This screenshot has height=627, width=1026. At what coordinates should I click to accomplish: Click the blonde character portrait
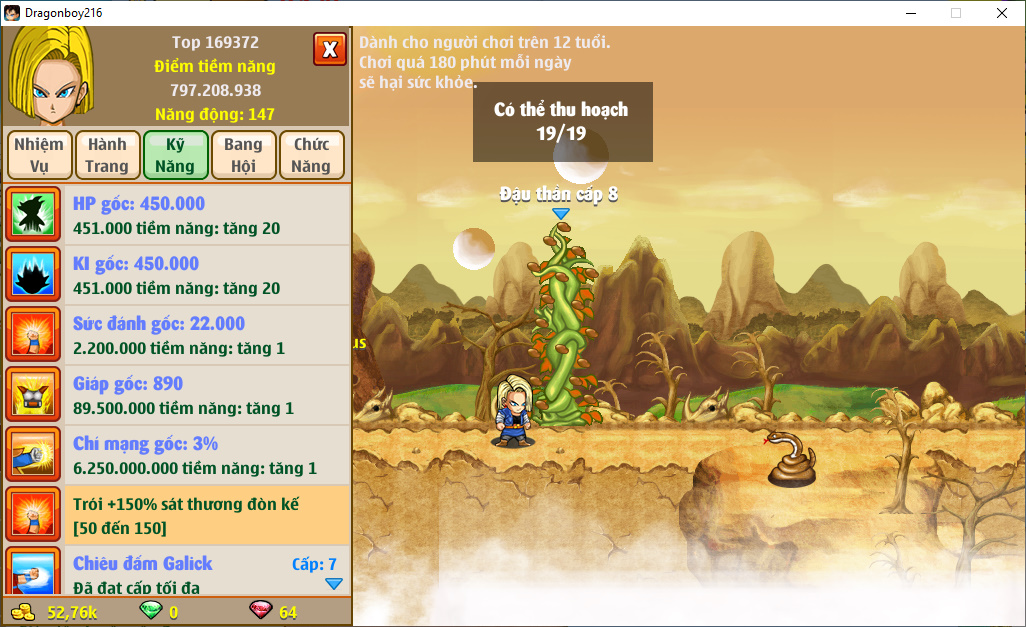click(49, 70)
